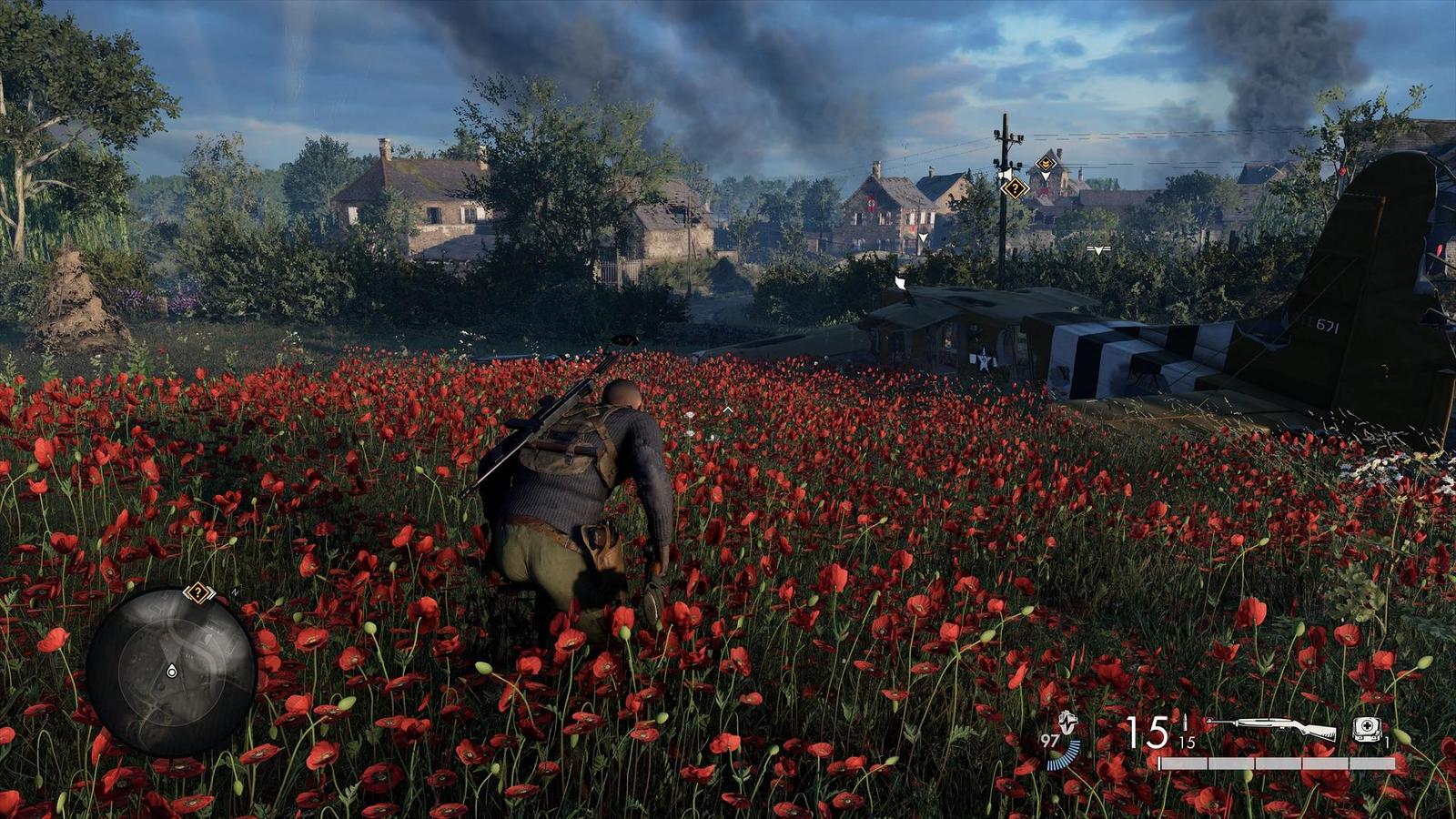Image resolution: width=1456 pixels, height=819 pixels.
Task: Open the circular minimap
Action: click(171, 672)
